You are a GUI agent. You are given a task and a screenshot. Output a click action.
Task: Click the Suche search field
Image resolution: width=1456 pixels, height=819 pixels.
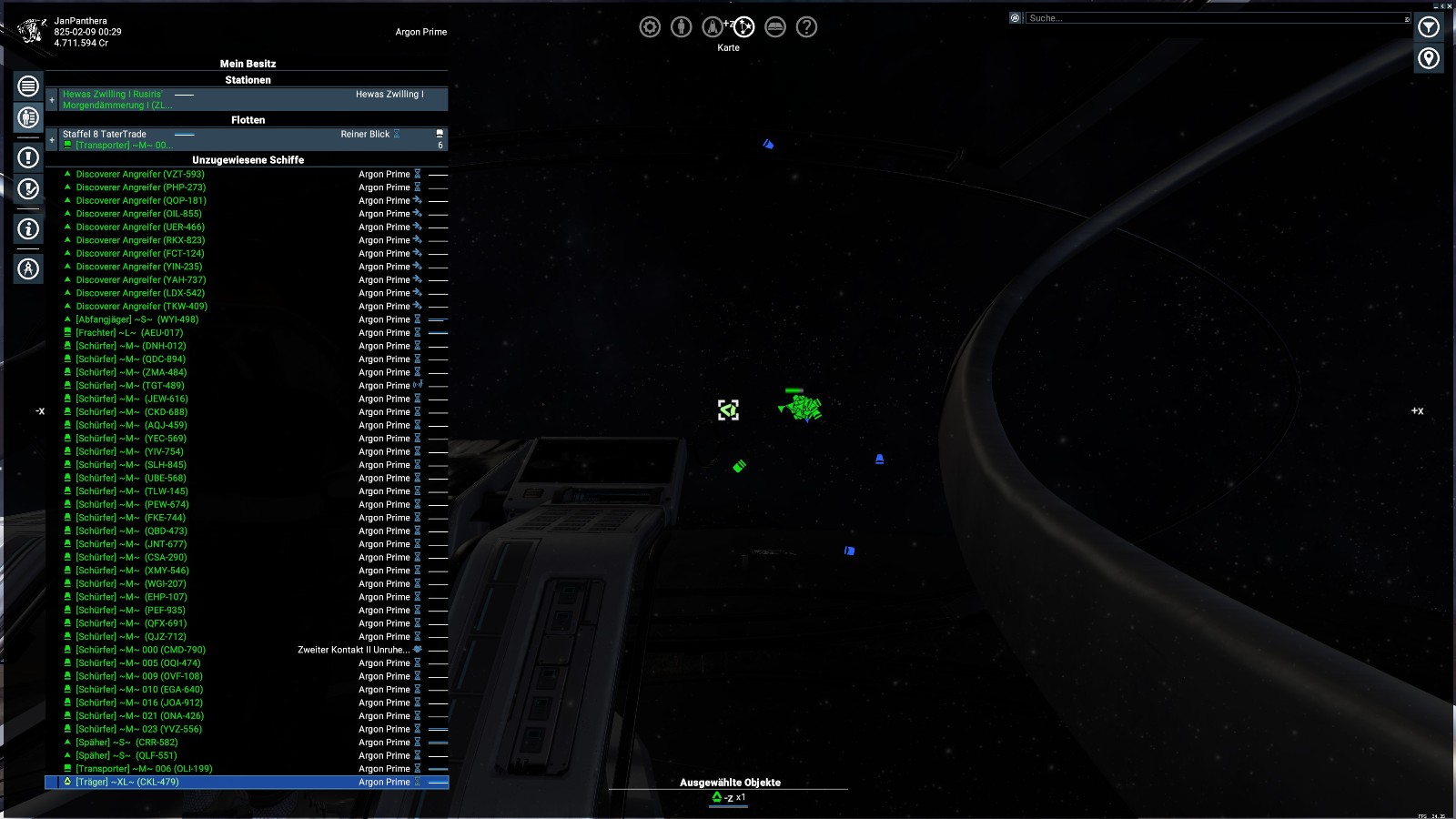(1216, 18)
